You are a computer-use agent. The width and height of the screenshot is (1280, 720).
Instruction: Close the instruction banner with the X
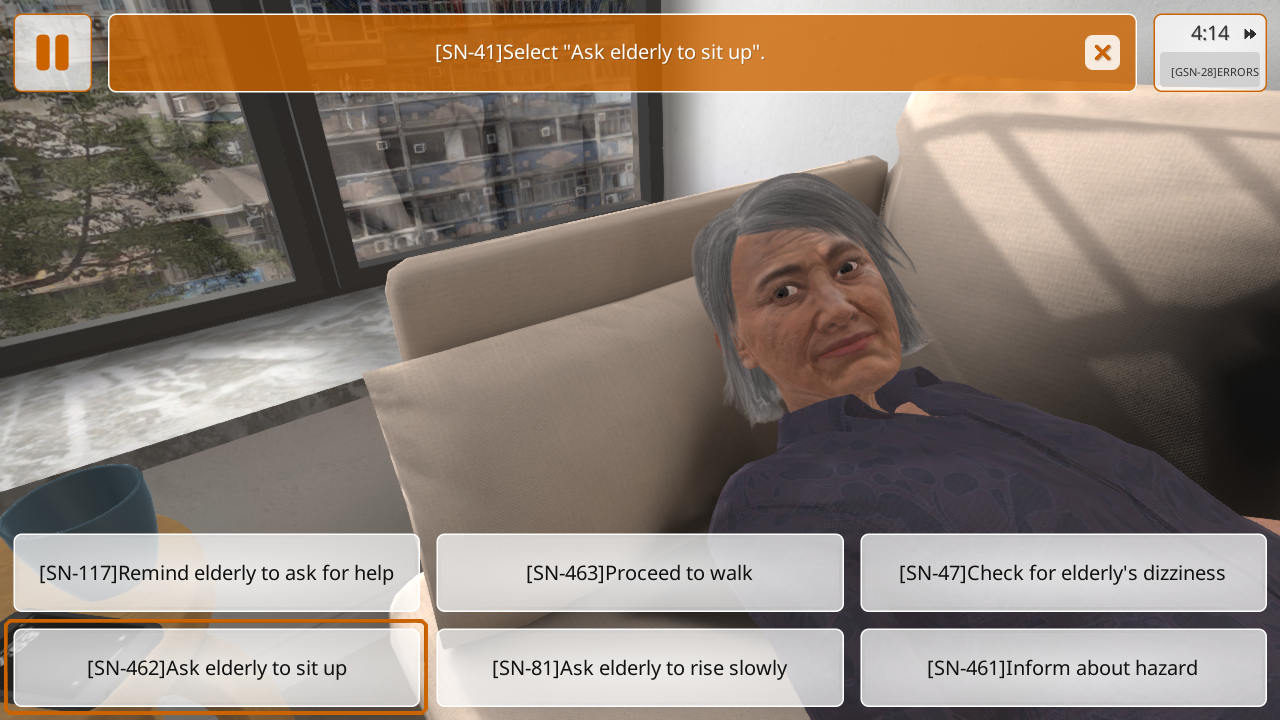1102,53
